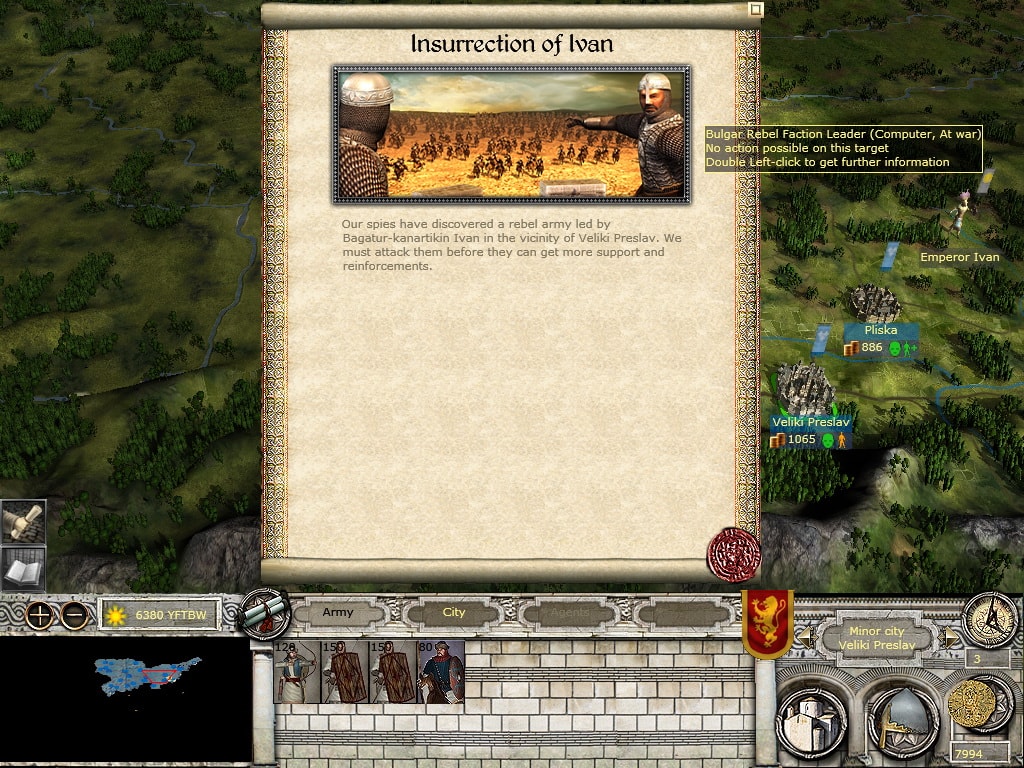Screen dimensions: 1024x768
Task: Click the campaign minimap
Action: click(148, 678)
